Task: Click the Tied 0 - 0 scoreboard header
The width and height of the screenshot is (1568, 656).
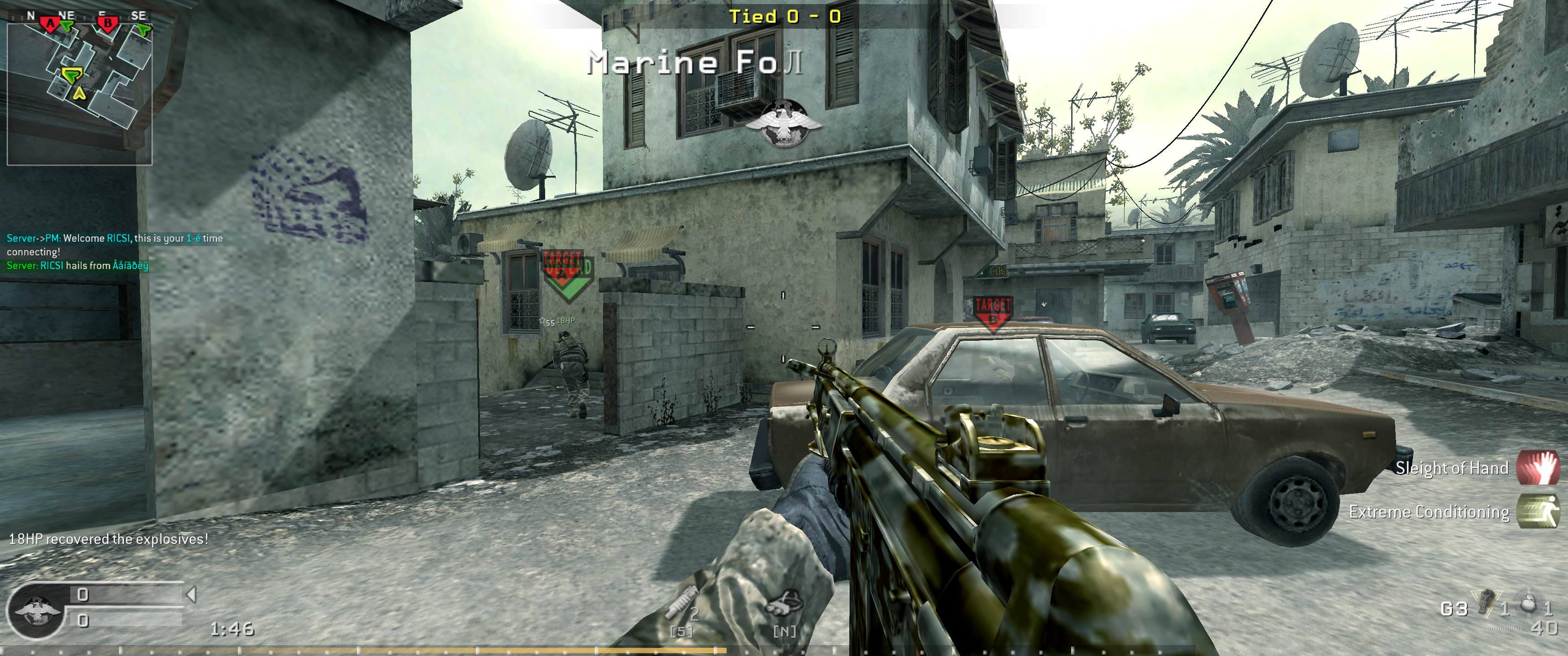Action: coord(785,17)
